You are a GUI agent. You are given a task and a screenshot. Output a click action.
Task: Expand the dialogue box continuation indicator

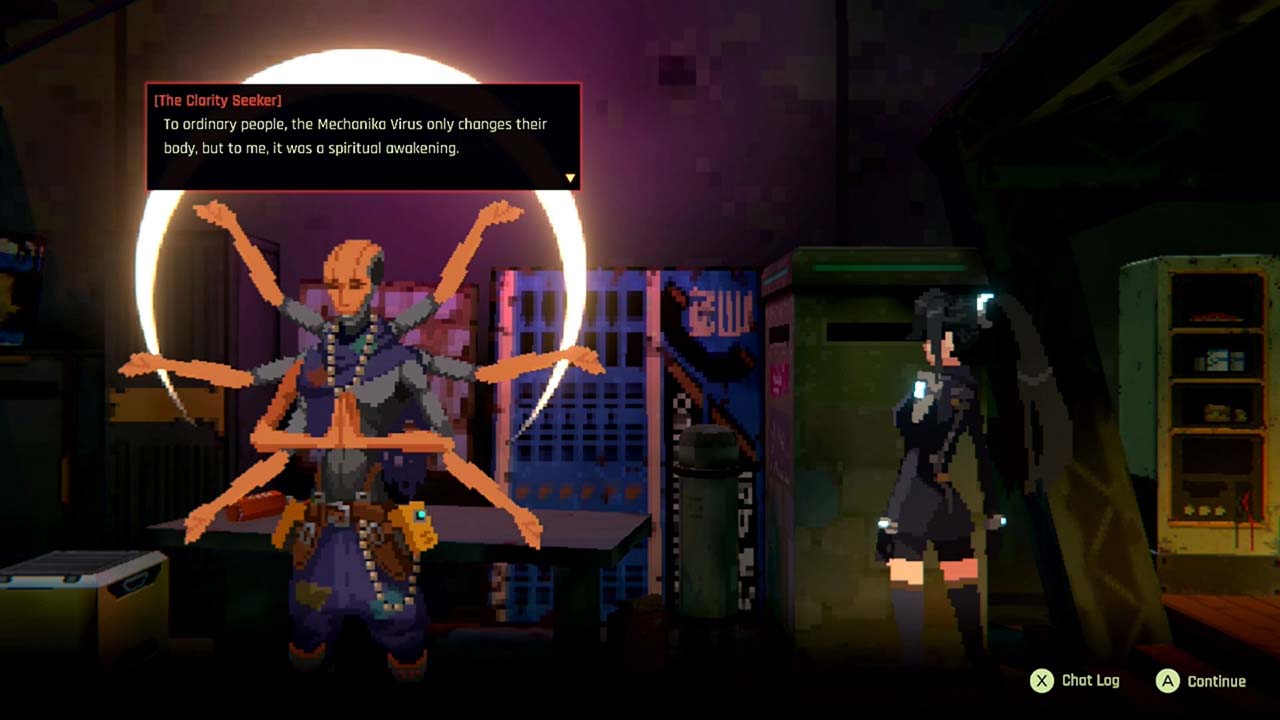pos(571,176)
